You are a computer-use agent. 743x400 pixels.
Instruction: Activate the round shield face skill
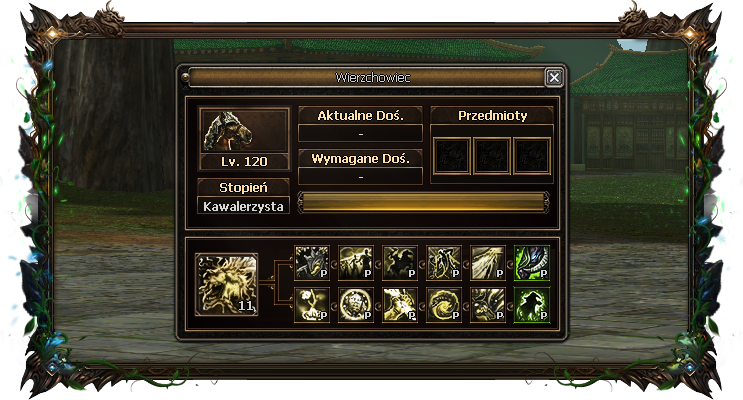[x=355, y=305]
